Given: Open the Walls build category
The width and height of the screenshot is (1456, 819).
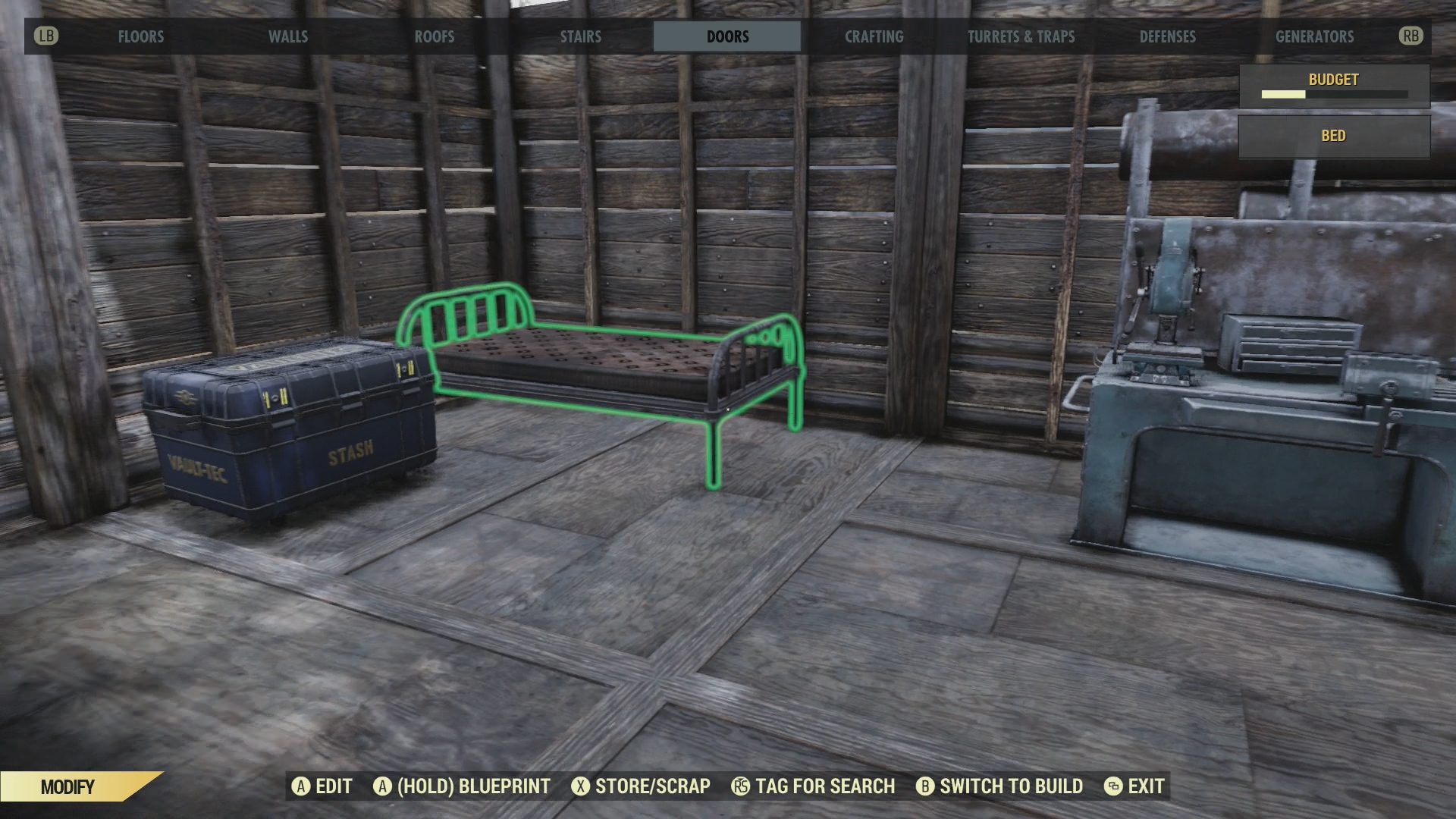Looking at the screenshot, I should [288, 36].
